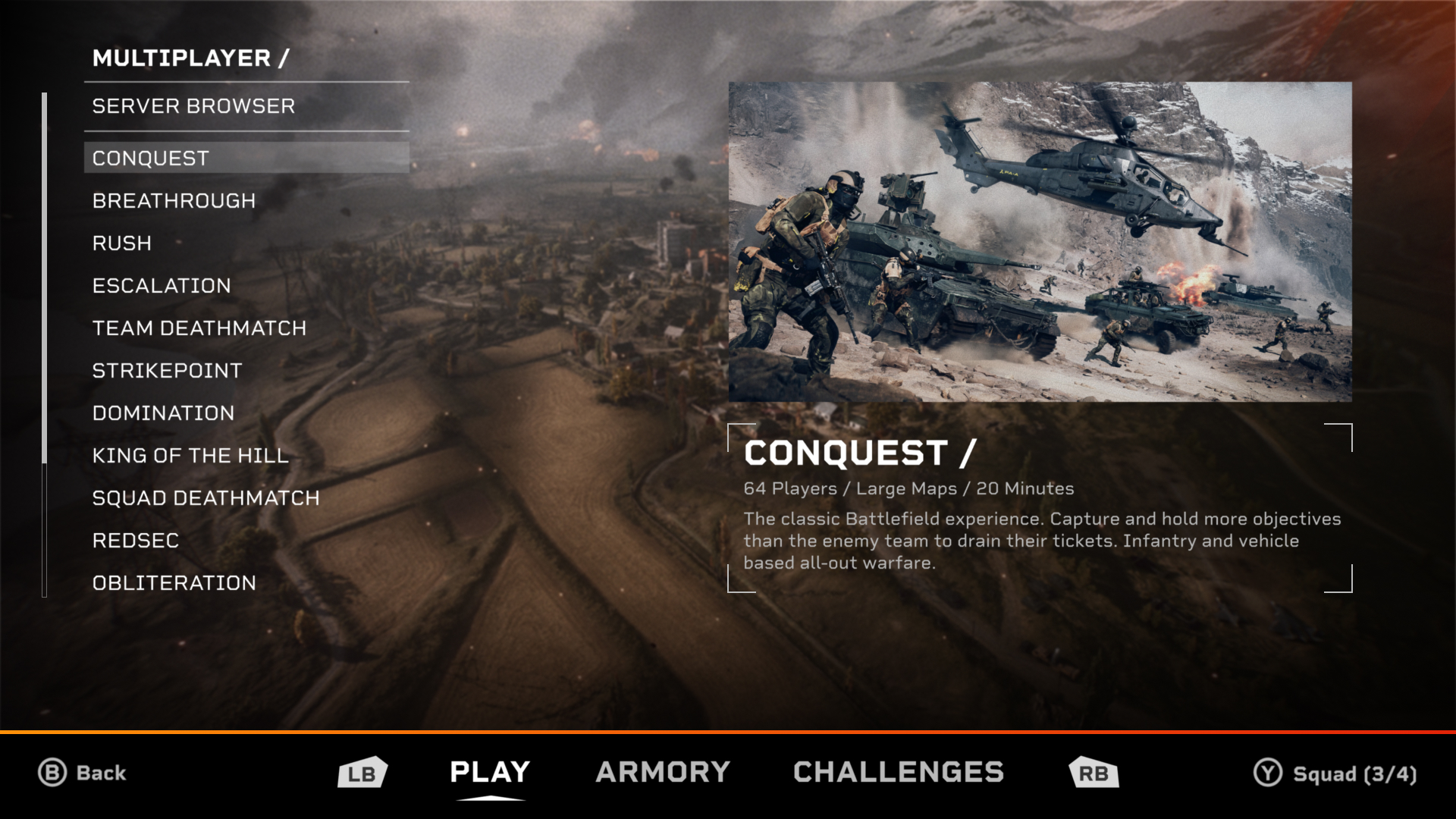Select the Domination mode
The width and height of the screenshot is (1456, 819).
tap(163, 413)
